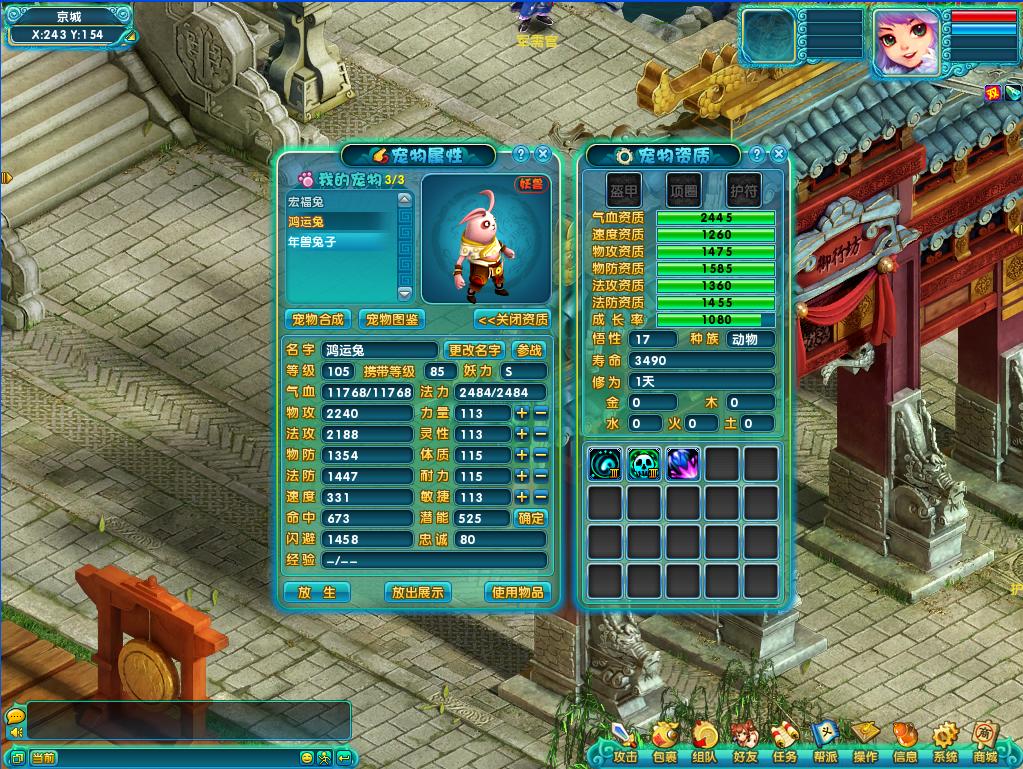Open 宠物合成 pet synthesis
The height and width of the screenshot is (769, 1023).
pyautogui.click(x=317, y=319)
